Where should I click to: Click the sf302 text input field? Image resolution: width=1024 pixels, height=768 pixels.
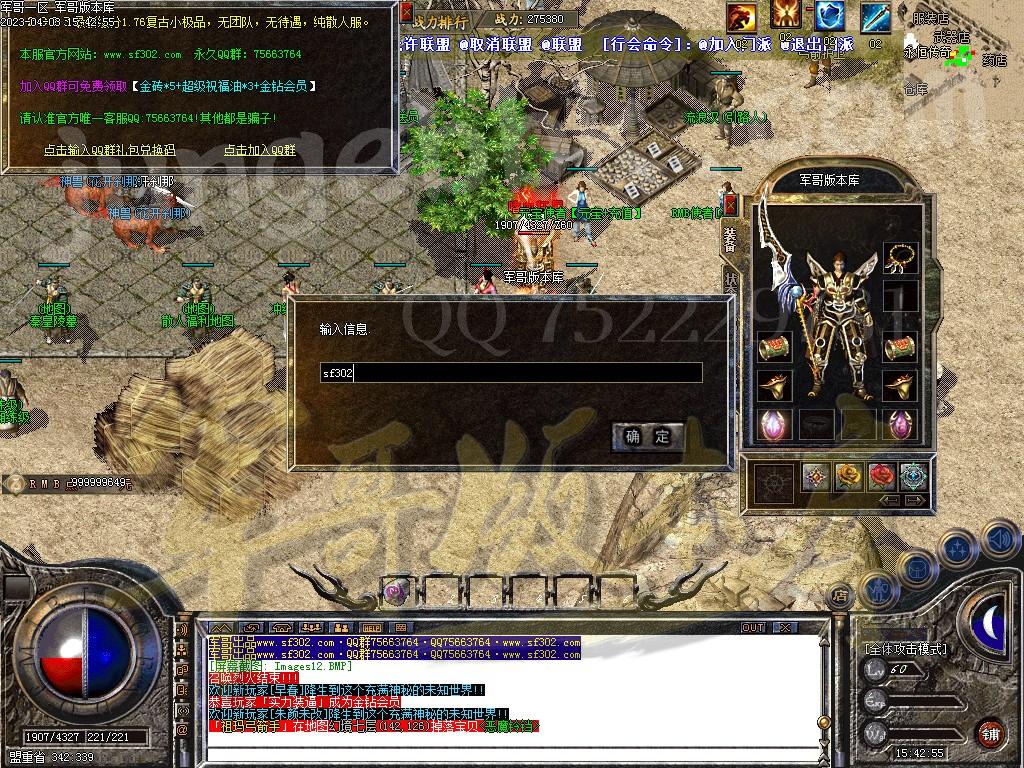[510, 373]
